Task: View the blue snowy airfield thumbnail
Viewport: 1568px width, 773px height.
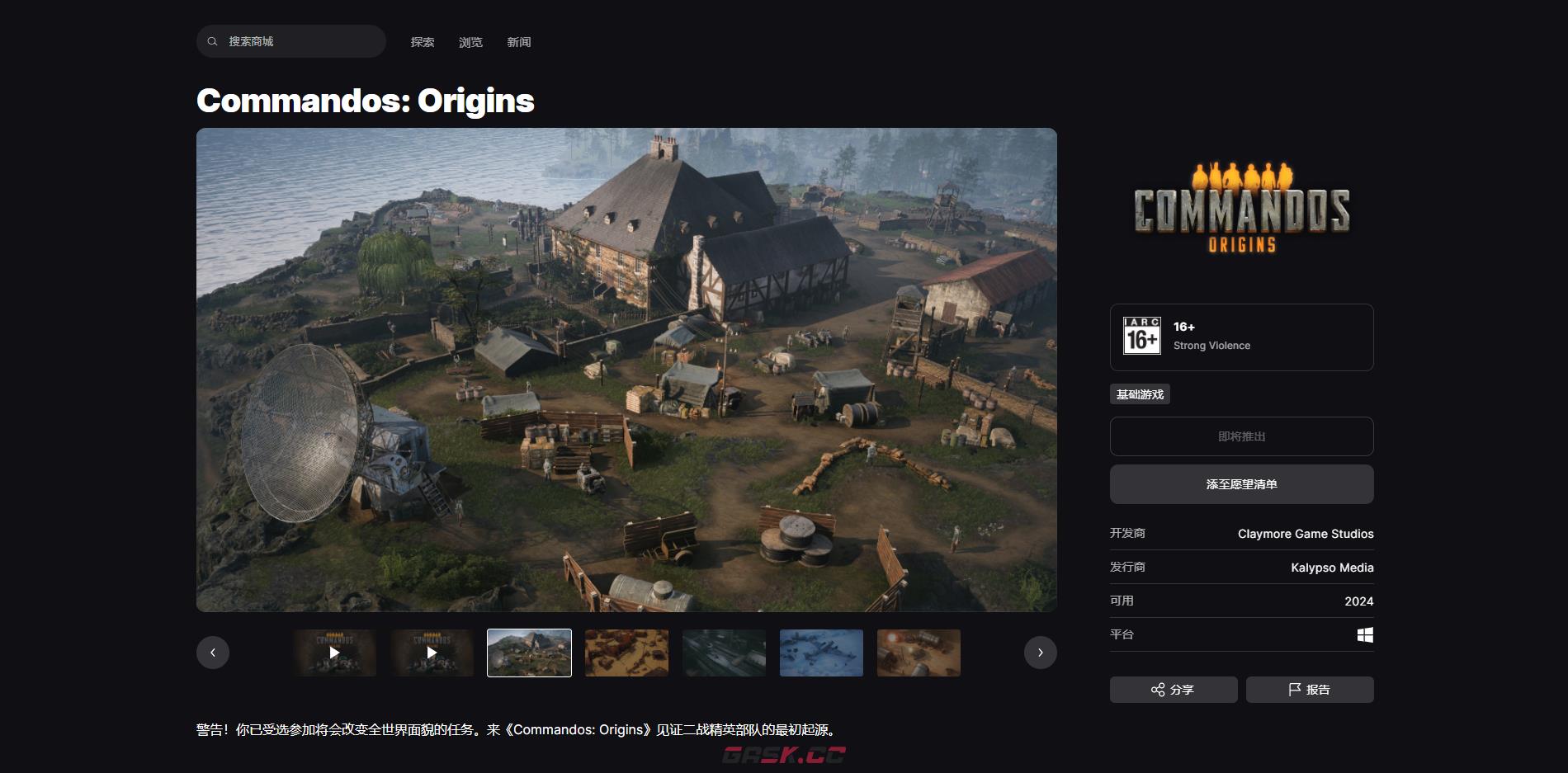Action: pyautogui.click(x=821, y=653)
